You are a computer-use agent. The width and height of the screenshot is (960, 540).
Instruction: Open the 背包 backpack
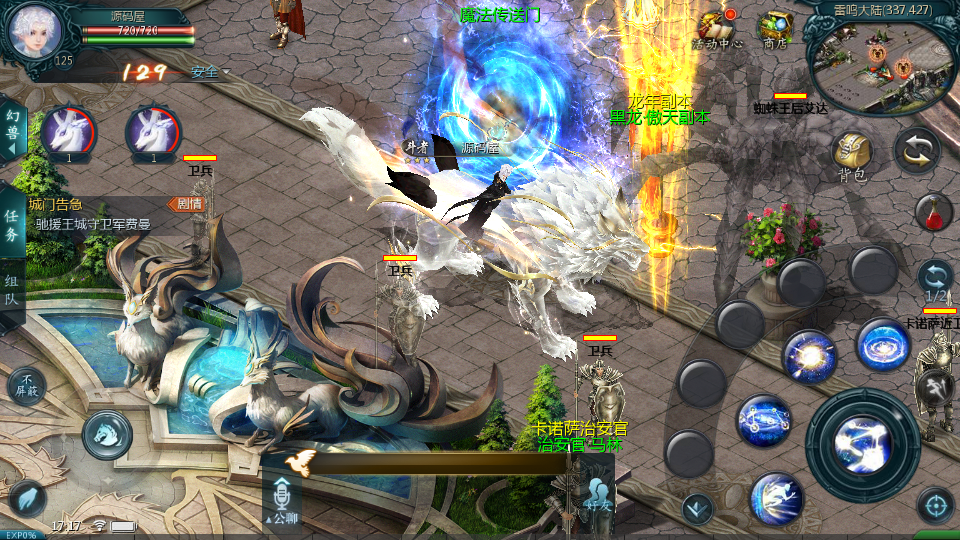(x=851, y=155)
